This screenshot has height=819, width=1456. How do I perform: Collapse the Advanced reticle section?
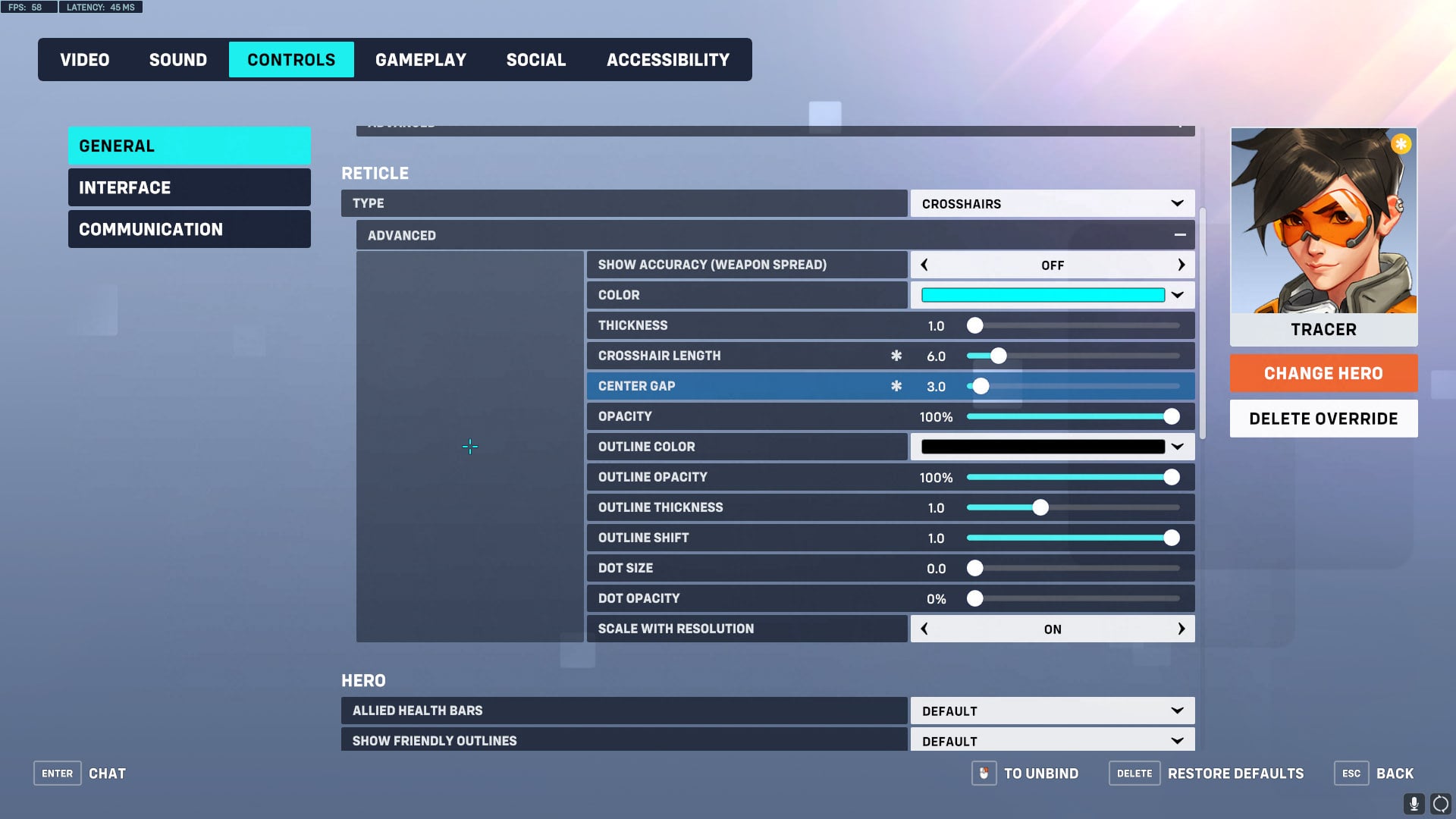(1180, 235)
